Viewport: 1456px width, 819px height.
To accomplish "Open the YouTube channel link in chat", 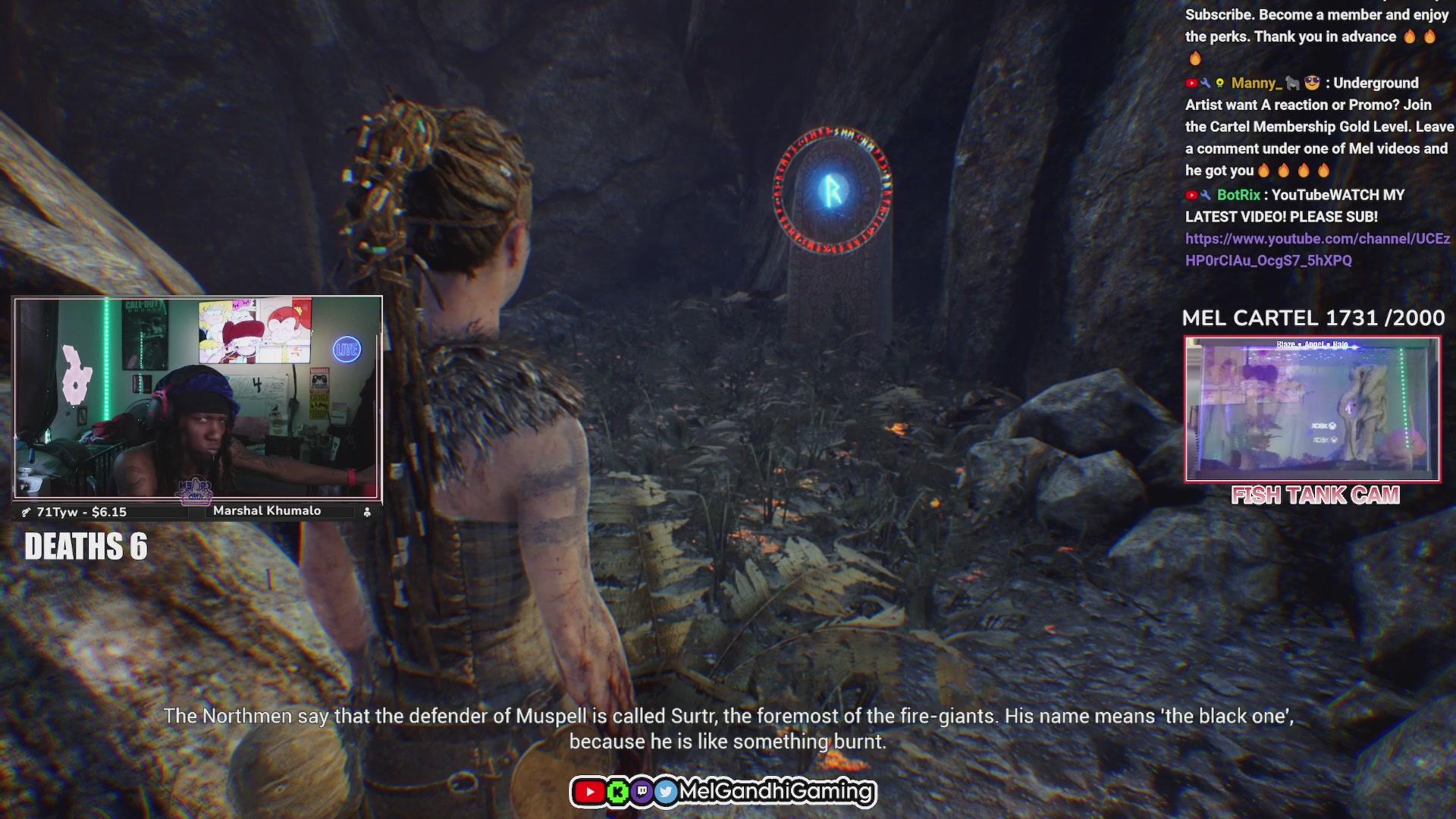I will [1317, 239].
